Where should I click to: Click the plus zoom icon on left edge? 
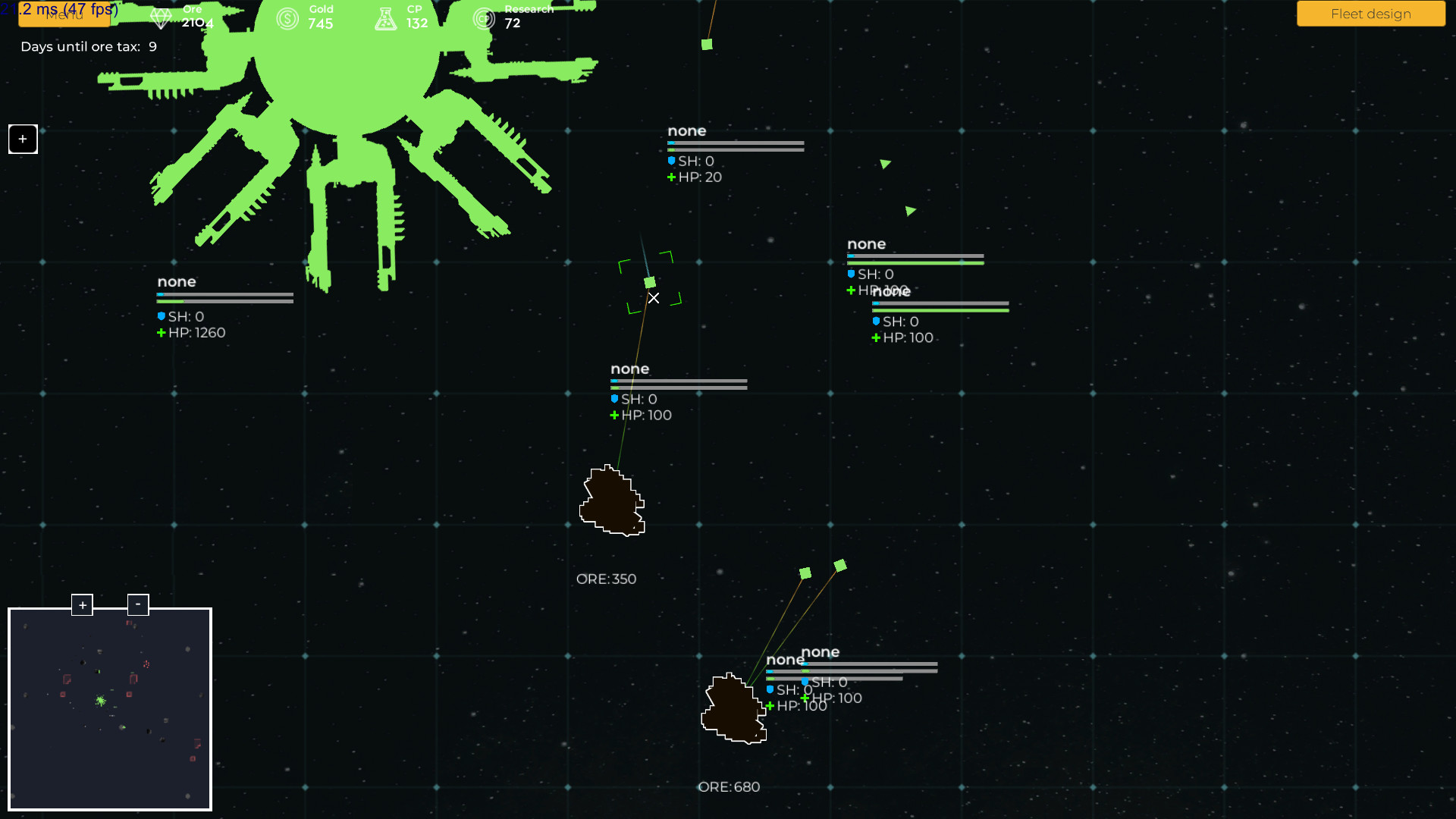tap(22, 139)
